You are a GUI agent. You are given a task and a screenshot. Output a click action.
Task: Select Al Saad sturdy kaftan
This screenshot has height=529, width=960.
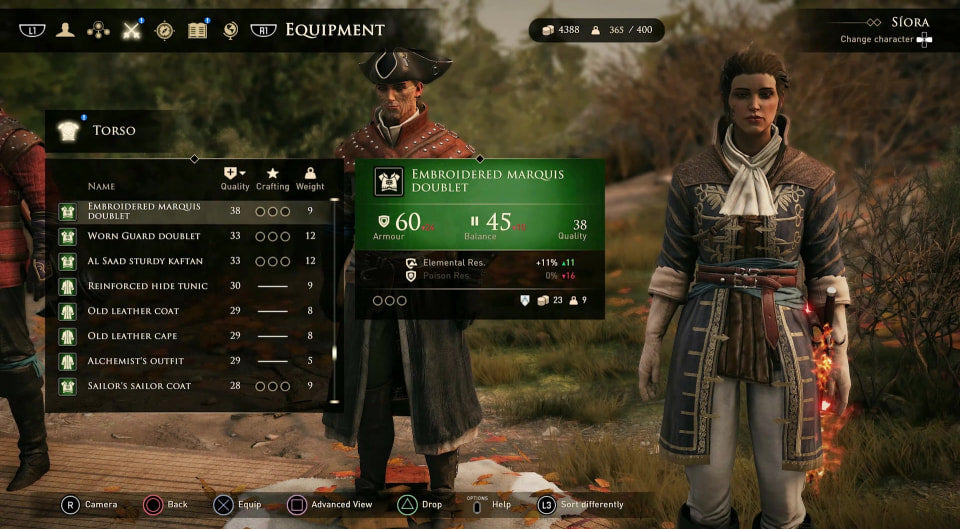pyautogui.click(x=190, y=261)
